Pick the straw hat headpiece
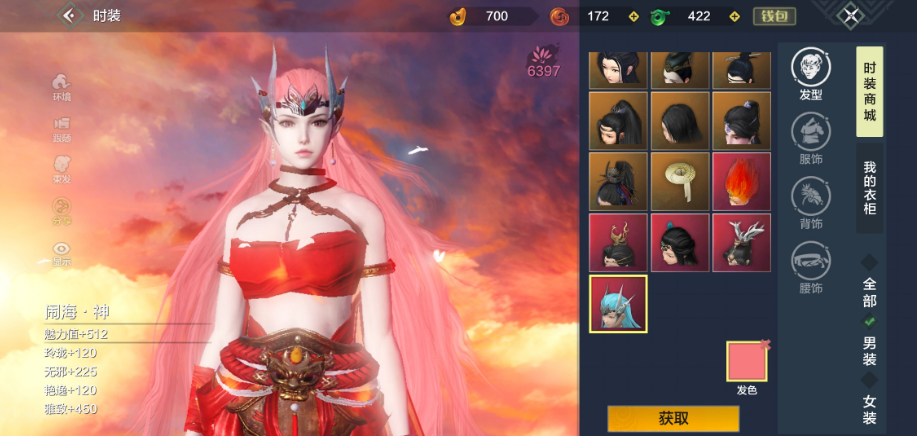This screenshot has height=436, width=917. pyautogui.click(x=679, y=181)
